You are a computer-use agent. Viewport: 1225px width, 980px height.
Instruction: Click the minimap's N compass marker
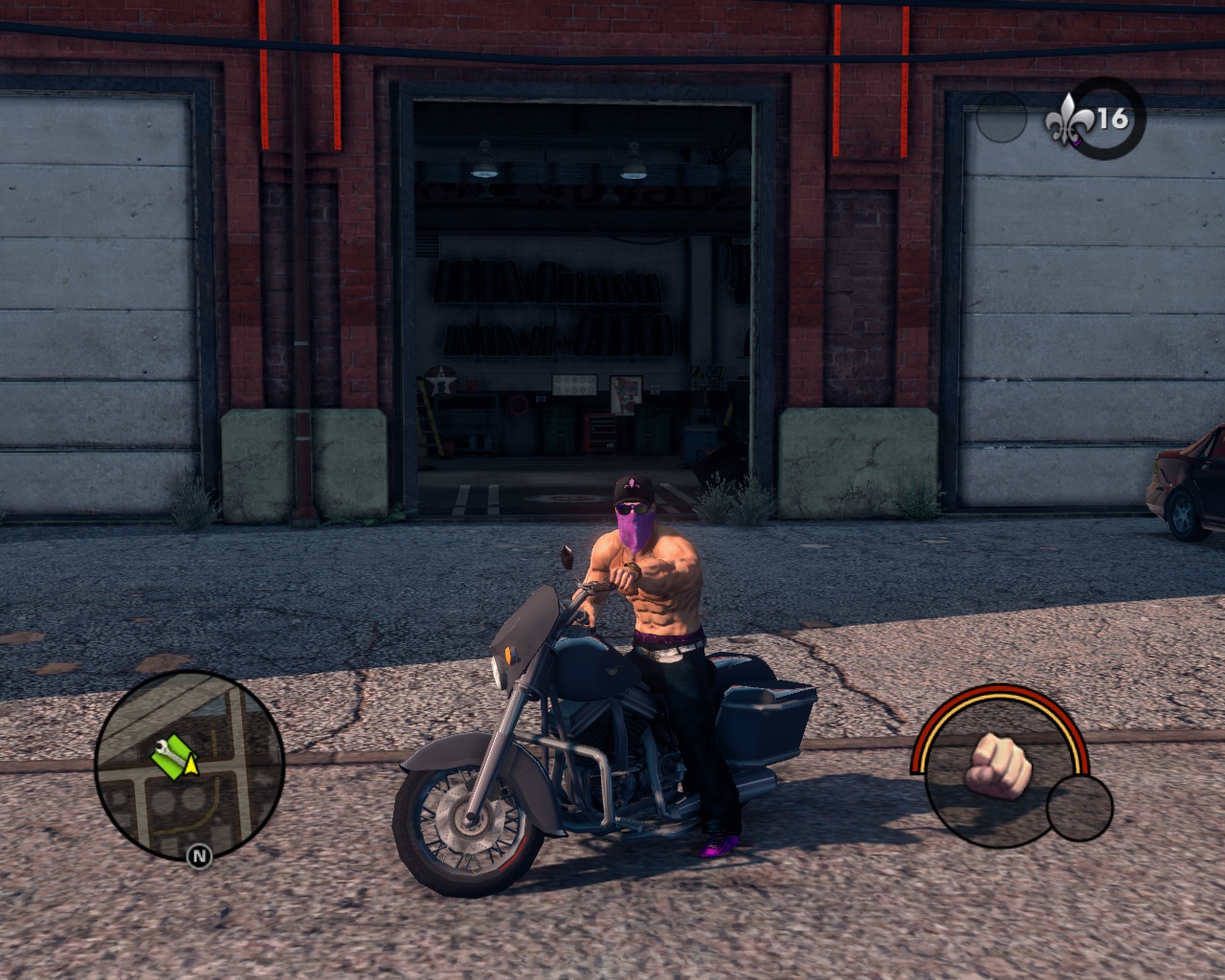tap(199, 855)
